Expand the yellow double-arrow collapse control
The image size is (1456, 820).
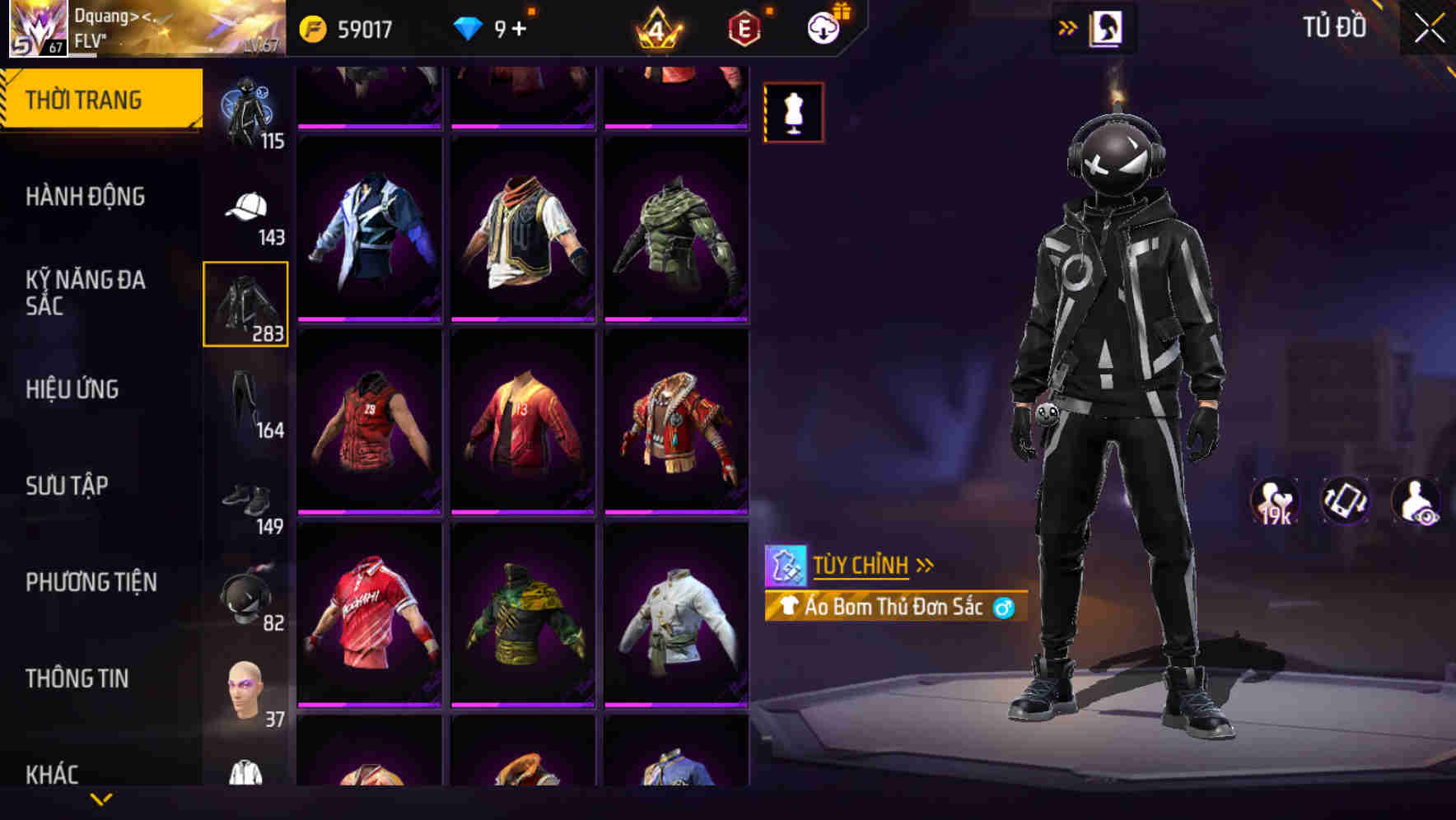1067,27
